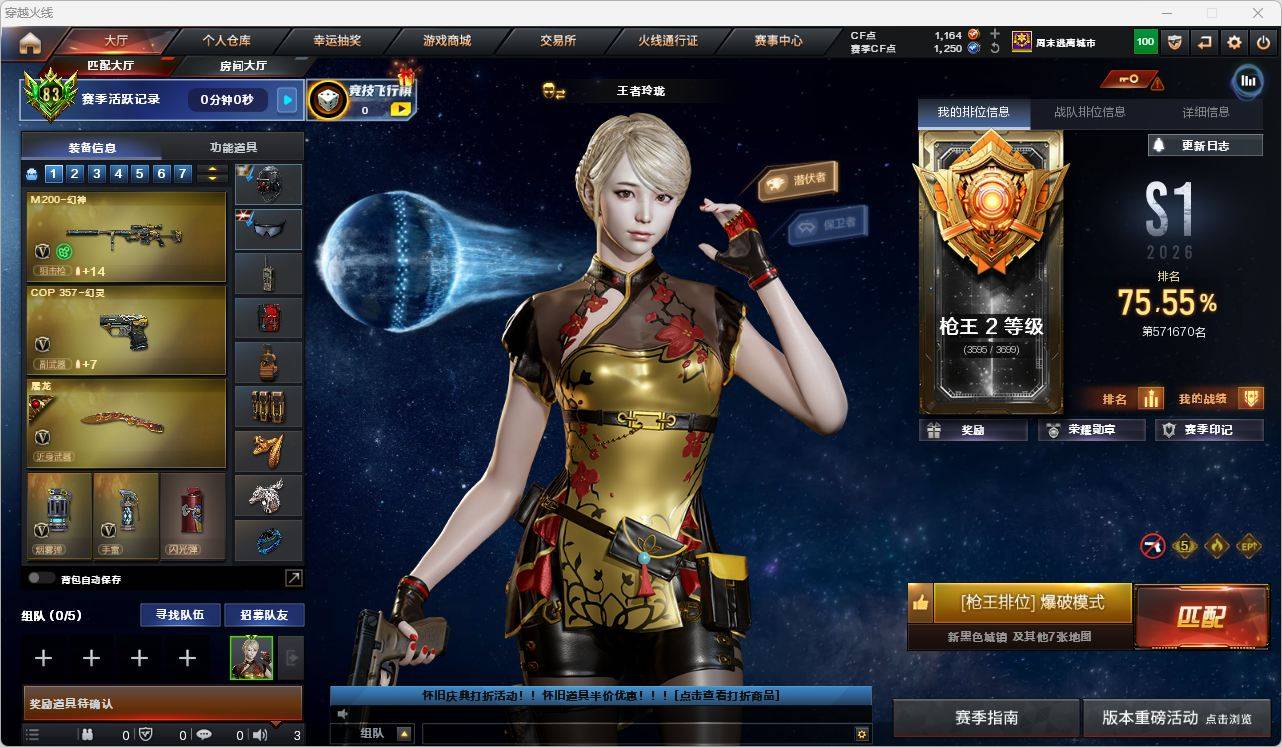Go to 游戏商城 shop
The height and width of the screenshot is (747, 1282).
447,41
